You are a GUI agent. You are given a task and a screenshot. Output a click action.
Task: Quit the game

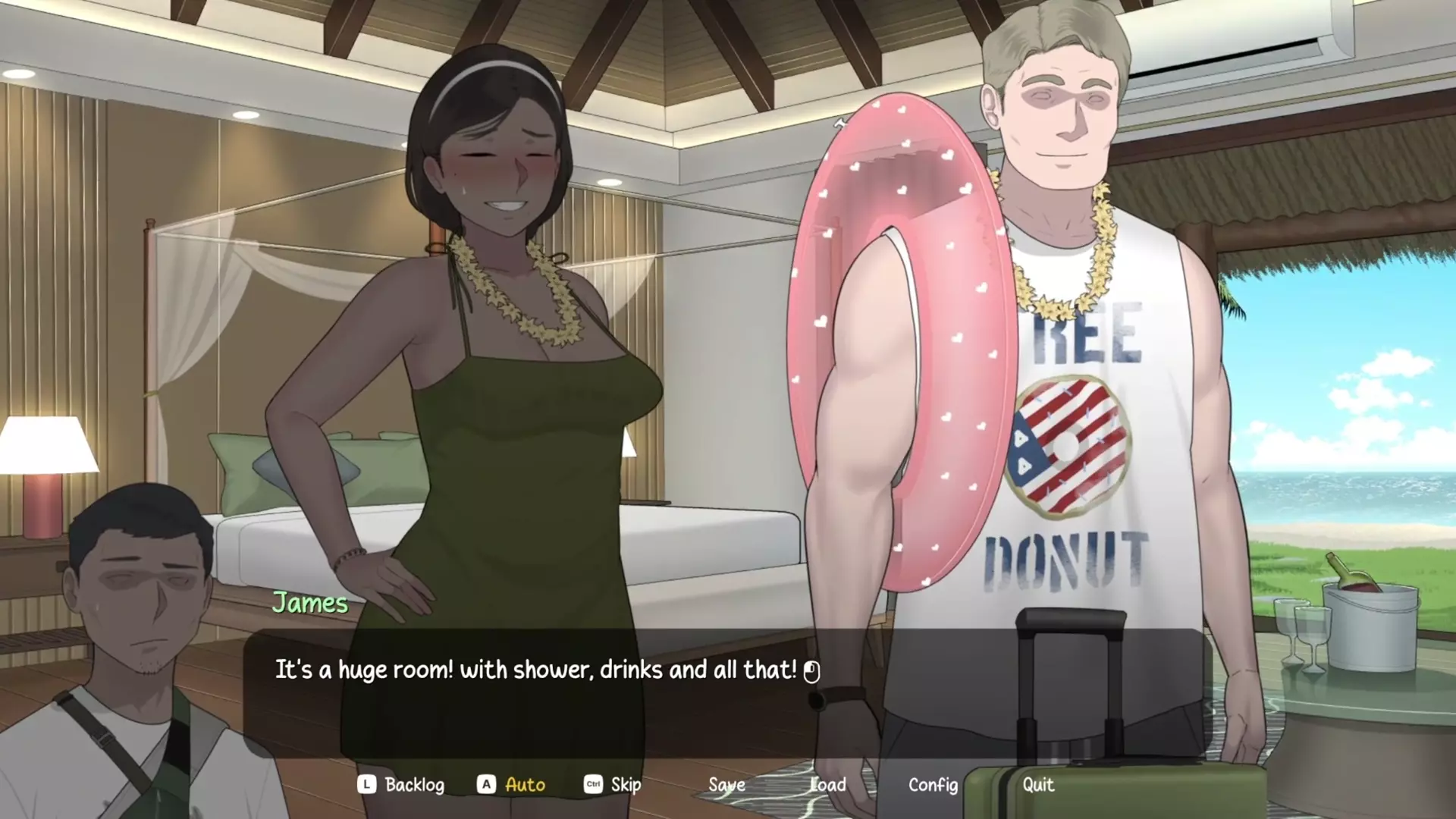click(1037, 784)
